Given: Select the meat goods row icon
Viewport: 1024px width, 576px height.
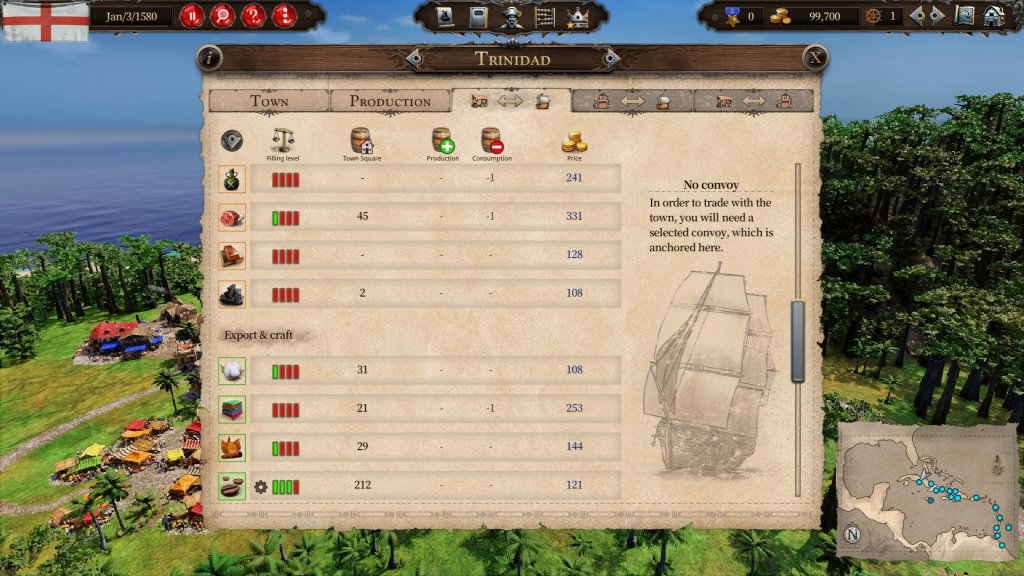Looking at the screenshot, I should 232,217.
